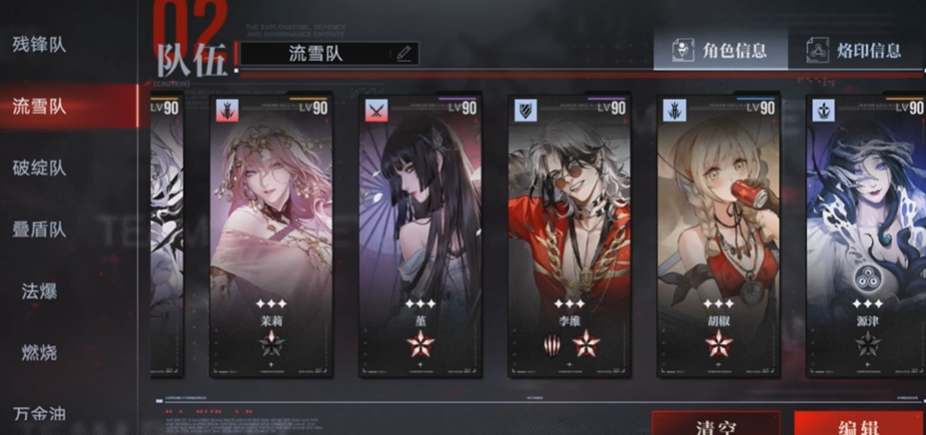Open team editing with 编辑 button
This screenshot has width=926, height=435.
point(860,424)
